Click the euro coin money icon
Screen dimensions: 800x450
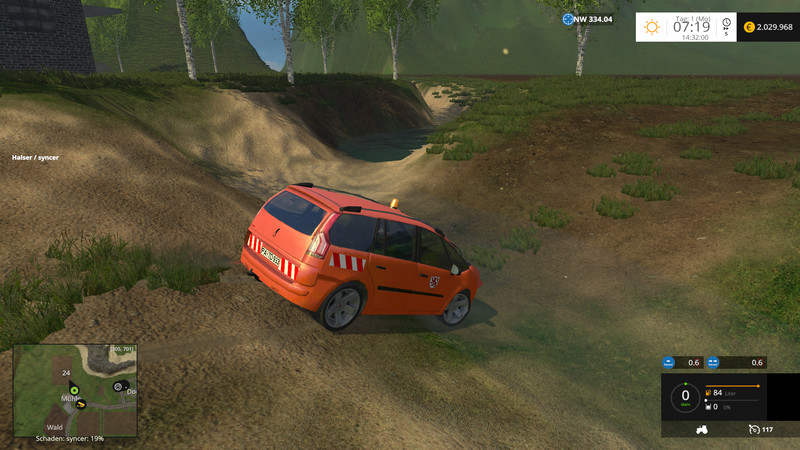(747, 27)
